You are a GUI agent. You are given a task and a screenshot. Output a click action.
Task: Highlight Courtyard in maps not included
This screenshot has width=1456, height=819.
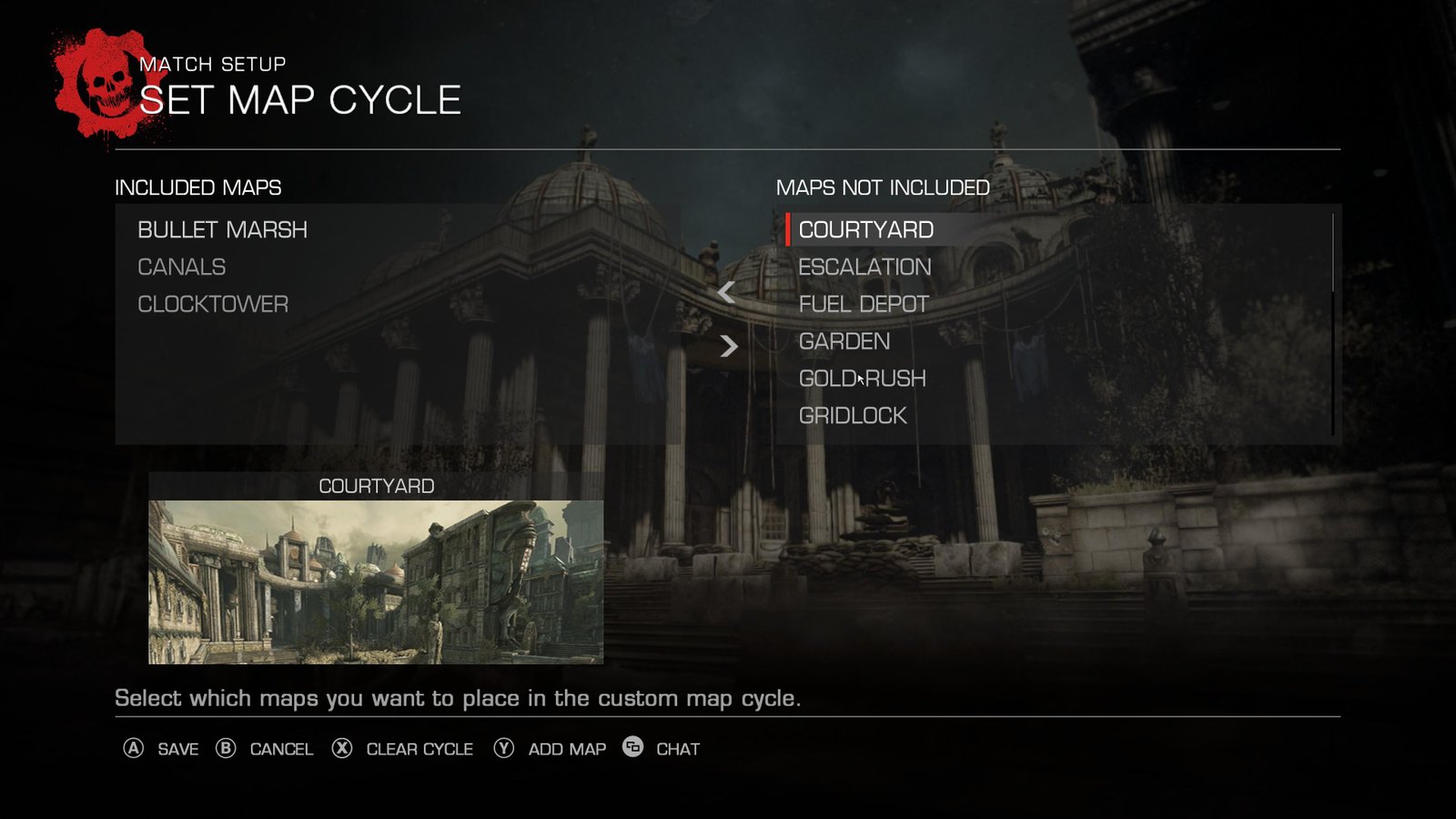(865, 230)
